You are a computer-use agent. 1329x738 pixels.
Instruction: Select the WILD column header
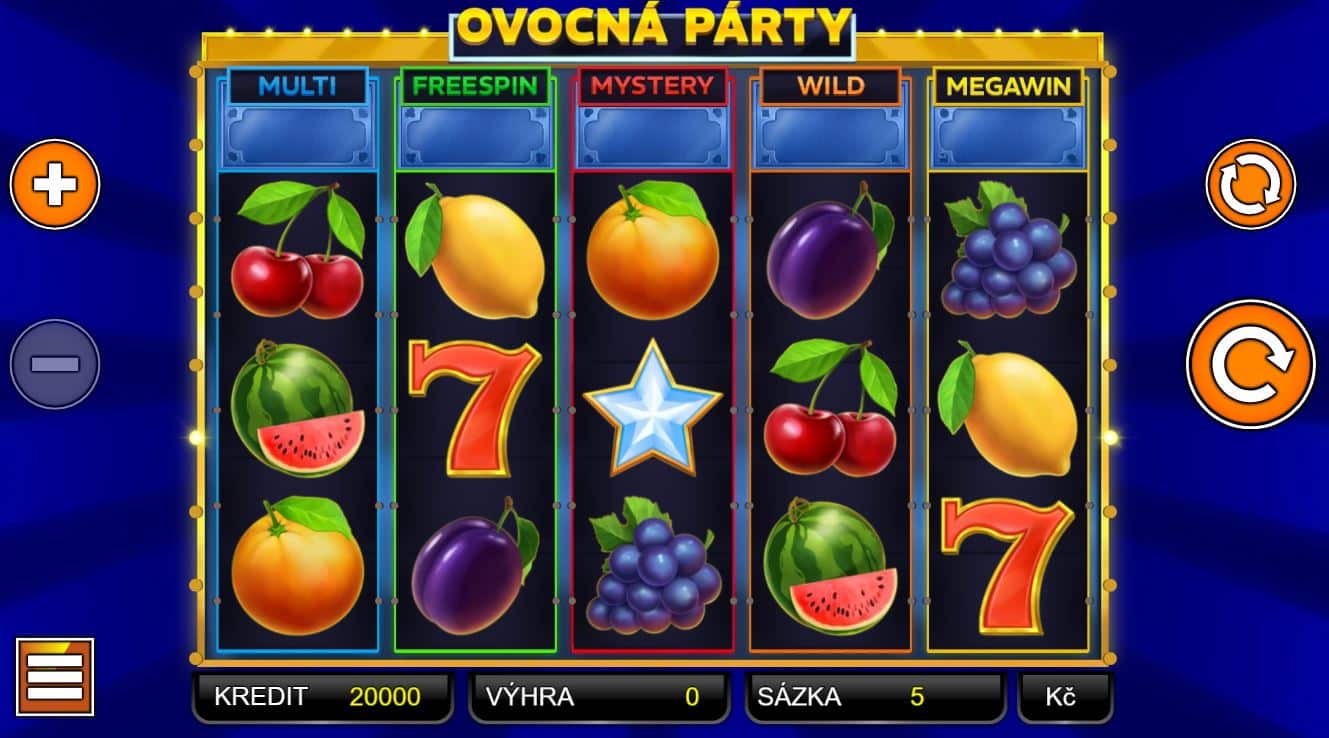830,88
